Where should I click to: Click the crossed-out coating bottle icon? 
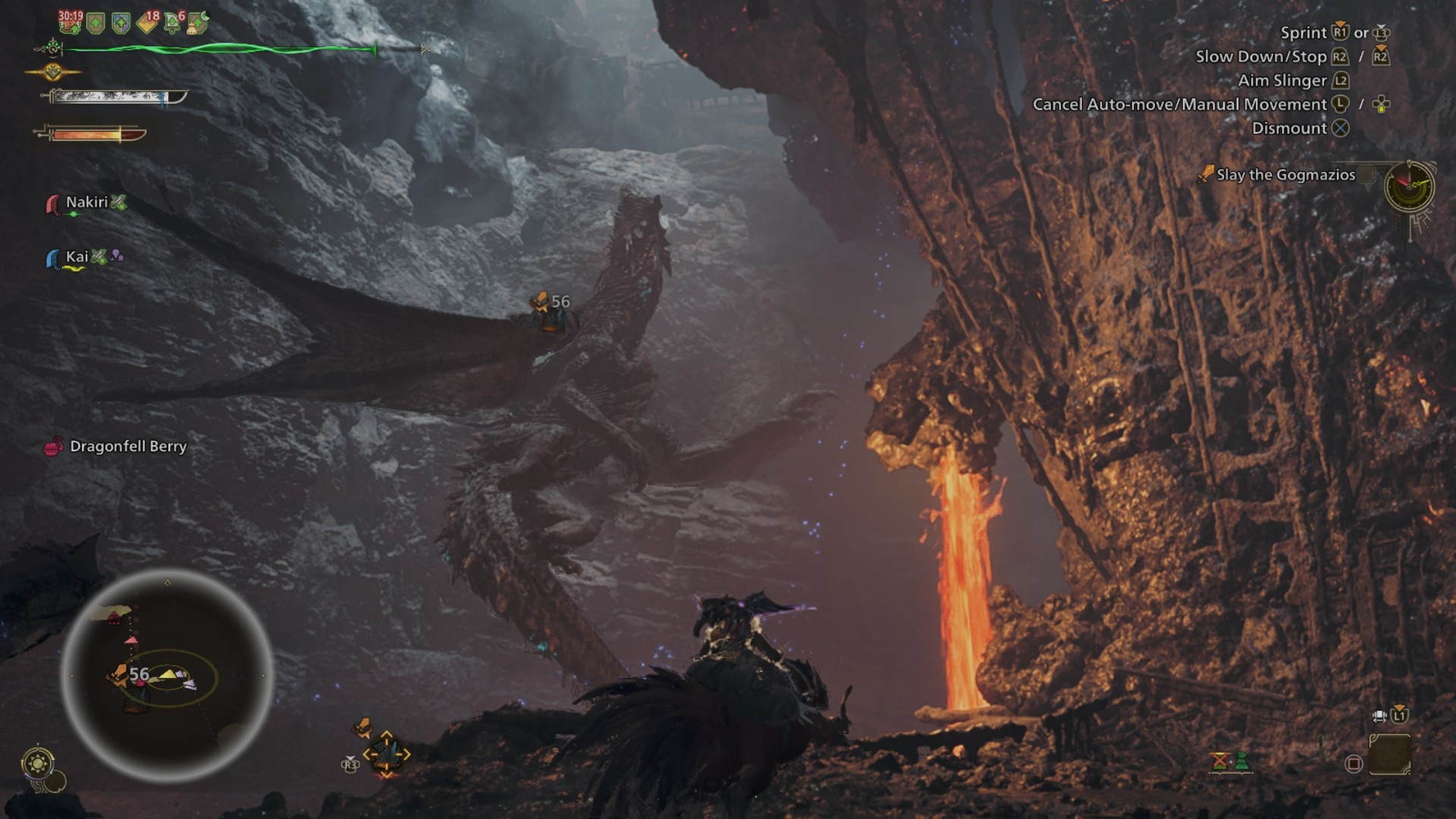(x=1219, y=760)
